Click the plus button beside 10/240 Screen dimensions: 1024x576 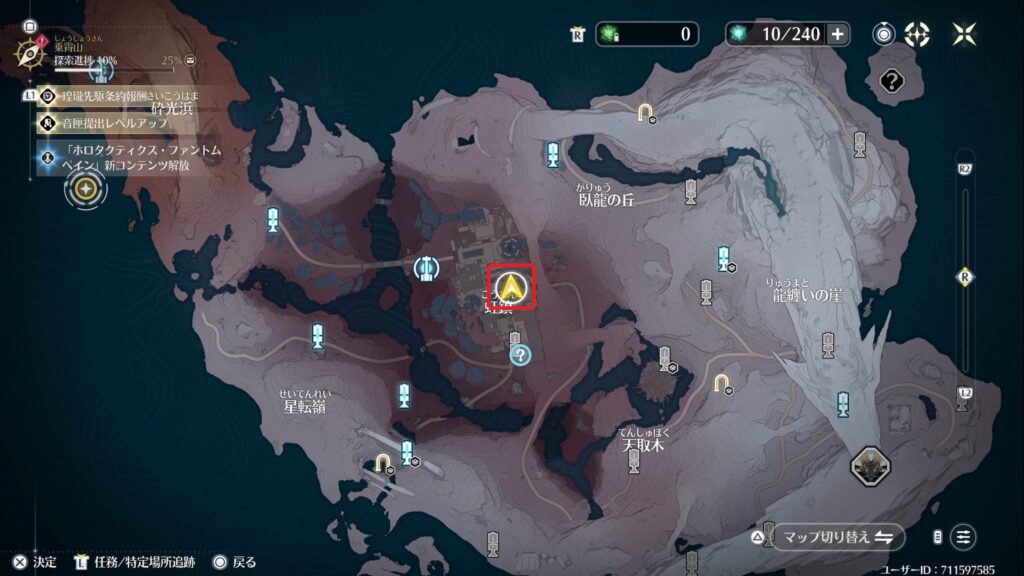pos(837,34)
